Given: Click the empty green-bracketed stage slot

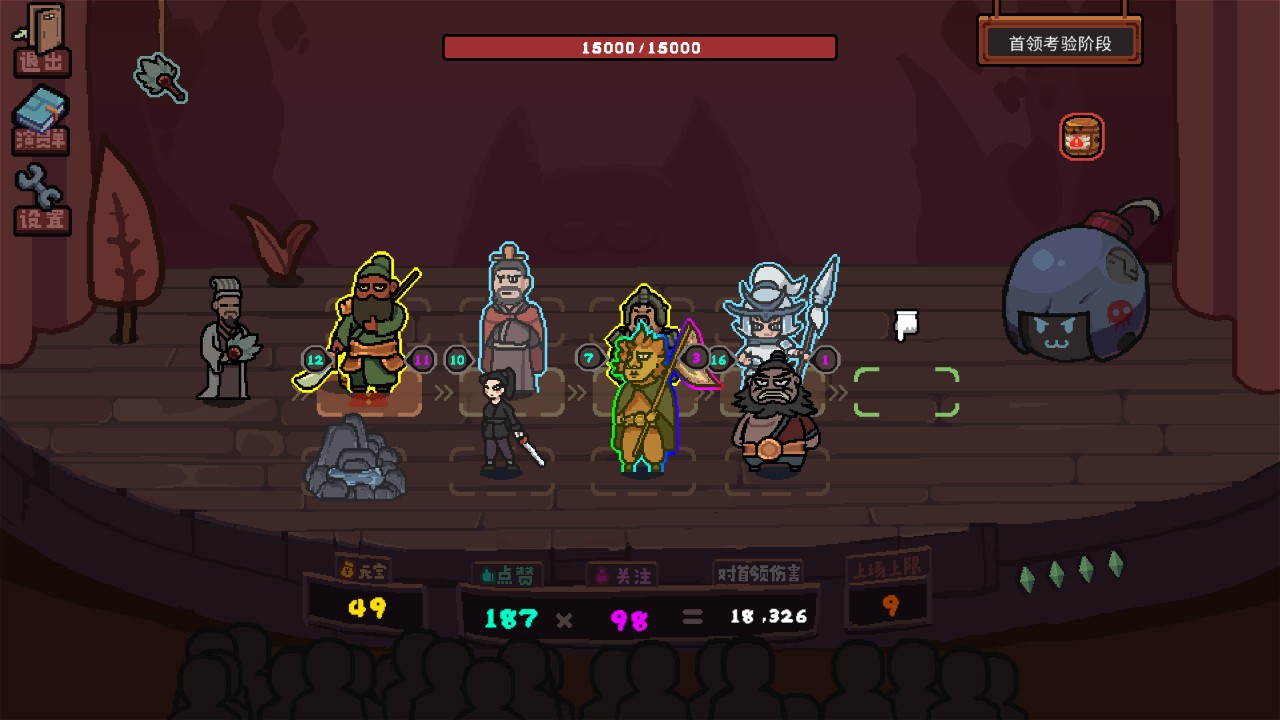Looking at the screenshot, I should point(906,392).
